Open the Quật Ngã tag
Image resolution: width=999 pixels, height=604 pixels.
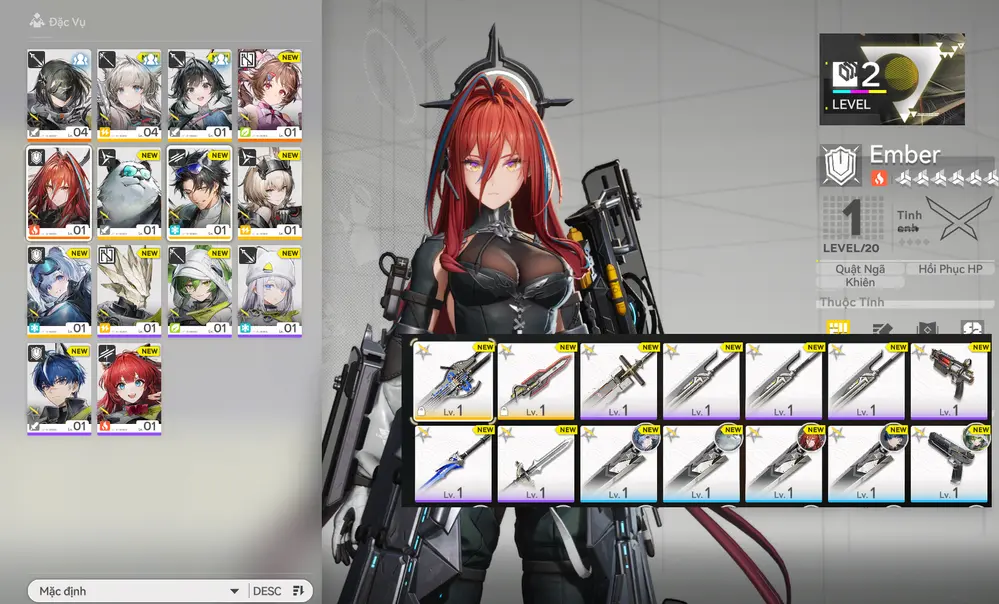click(859, 269)
